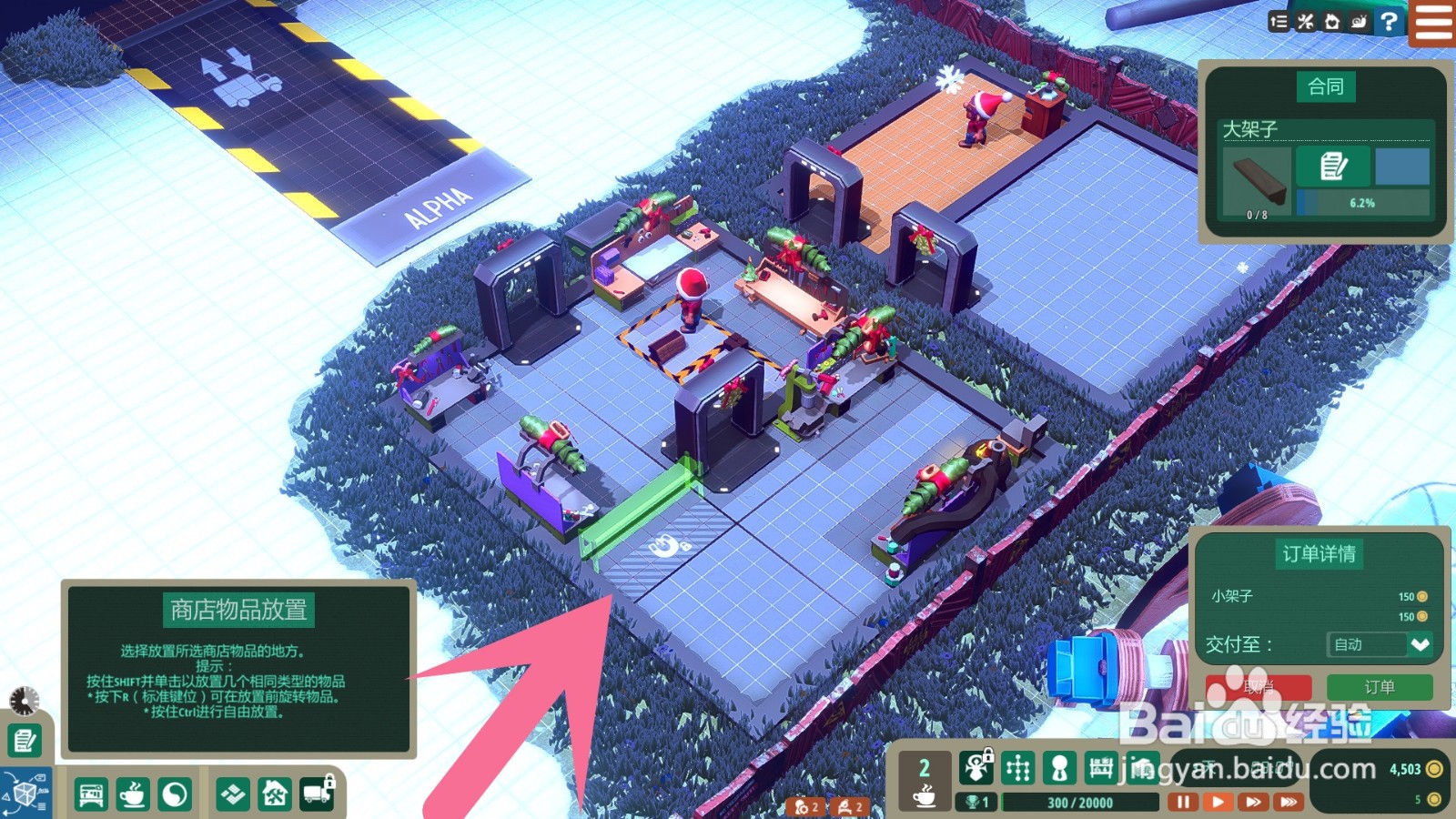Open the house with tools build category
The width and height of the screenshot is (1456, 819).
[x=275, y=794]
